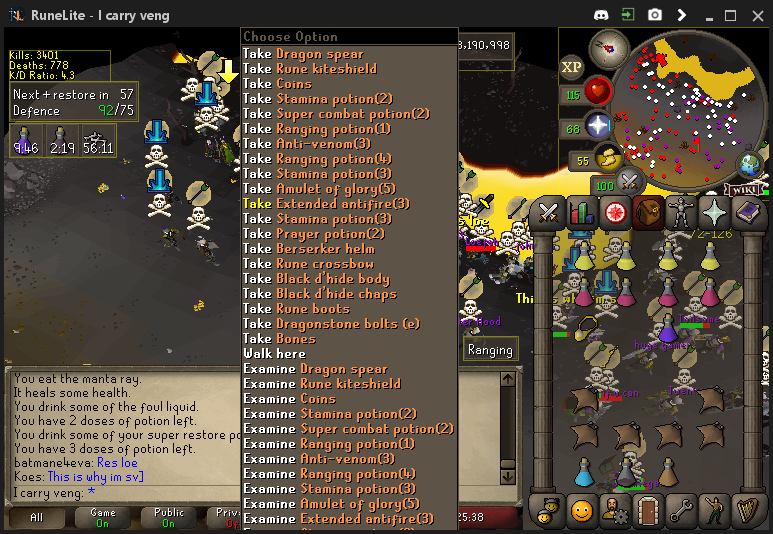Open the Logout door tab
This screenshot has height=534, width=773.
coord(649,511)
